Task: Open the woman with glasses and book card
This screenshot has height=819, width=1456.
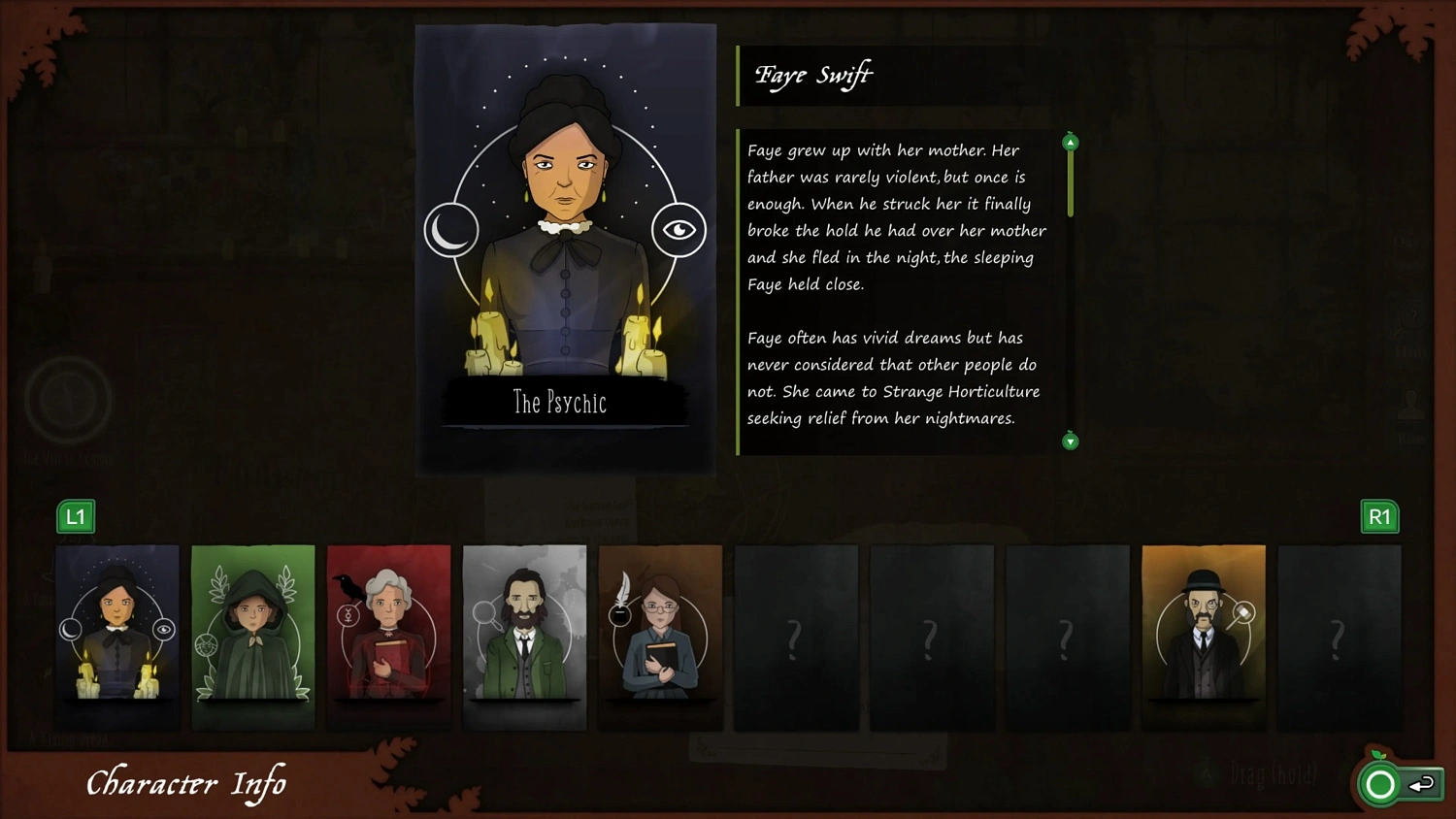Action: (x=661, y=637)
